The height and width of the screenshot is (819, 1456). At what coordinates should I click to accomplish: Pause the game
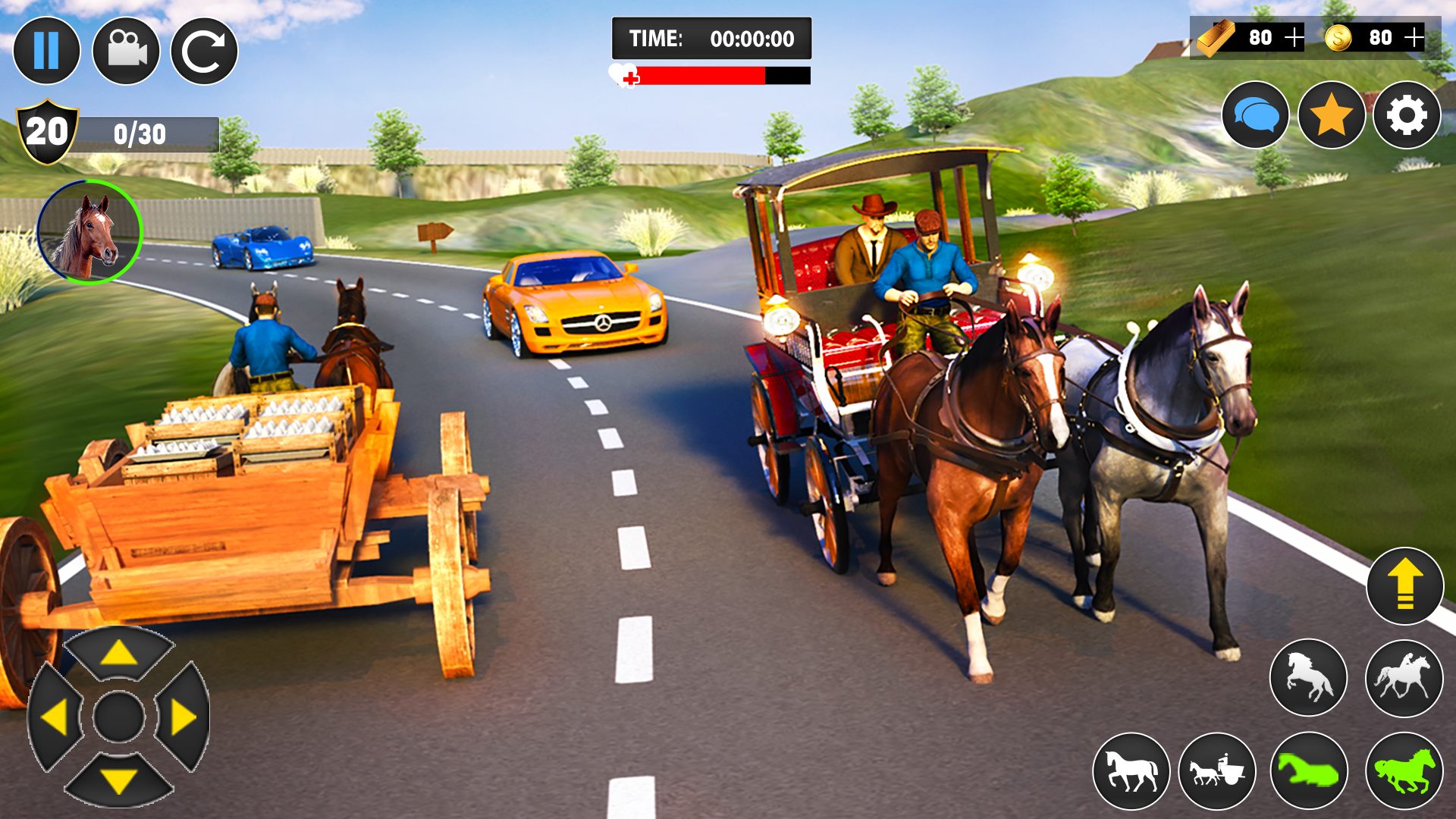pos(48,50)
